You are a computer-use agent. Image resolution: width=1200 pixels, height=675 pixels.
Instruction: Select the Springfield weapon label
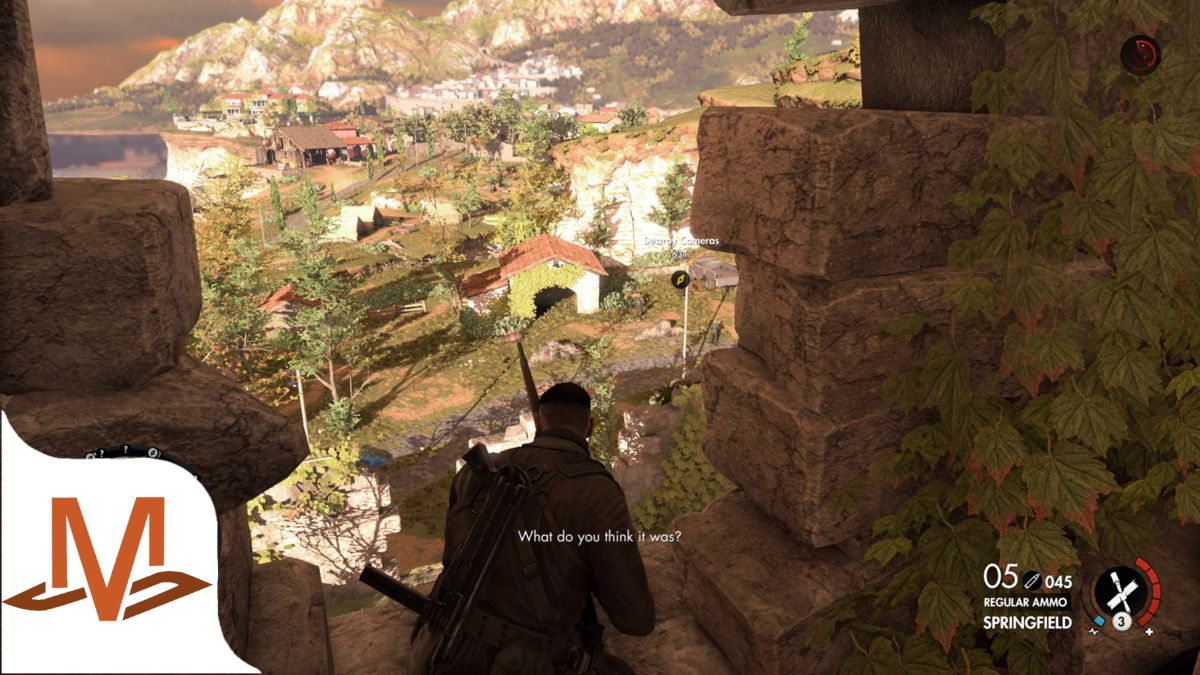point(1027,622)
